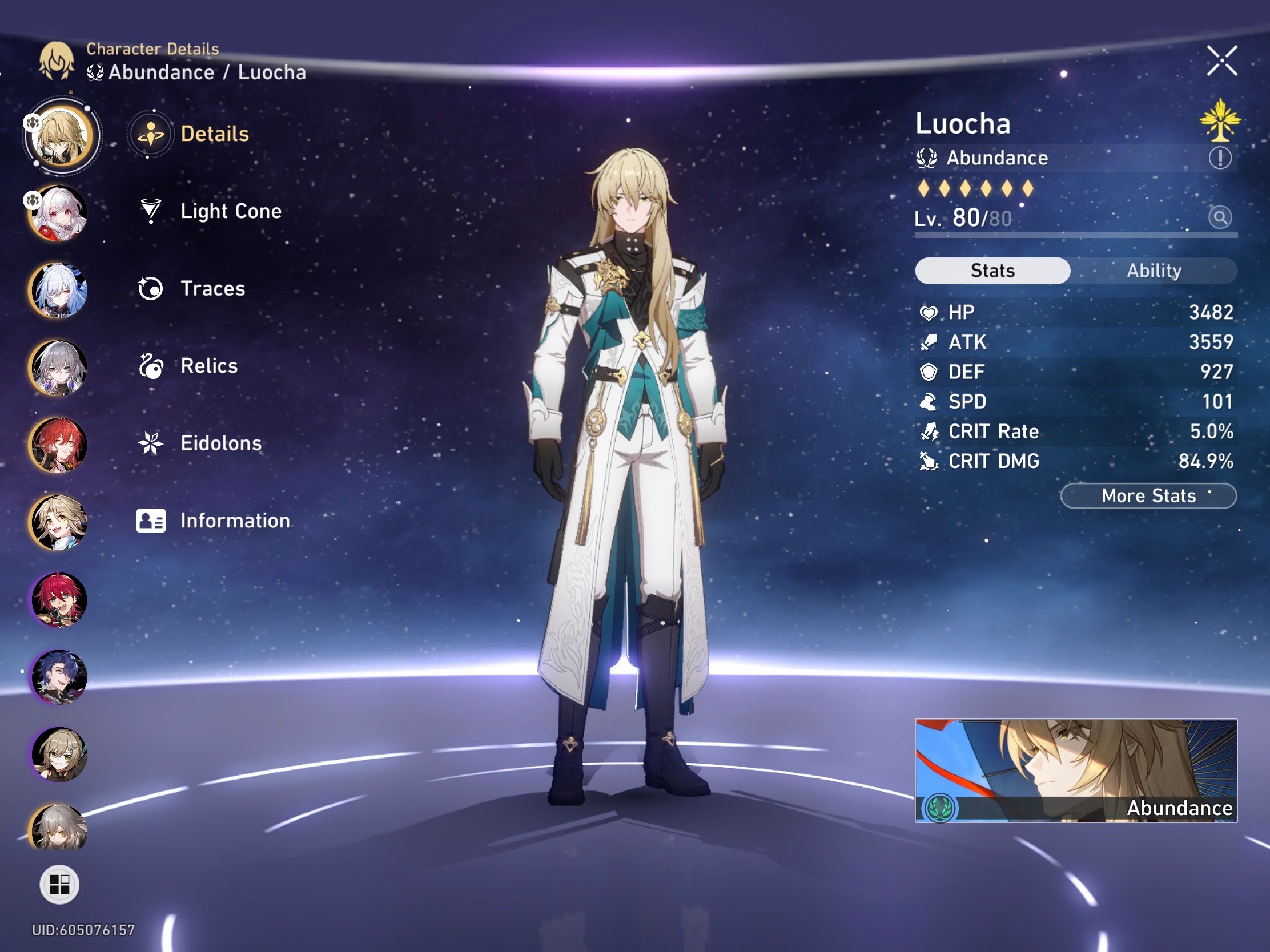
Task: Open the Eidolons panel
Action: tap(220, 443)
